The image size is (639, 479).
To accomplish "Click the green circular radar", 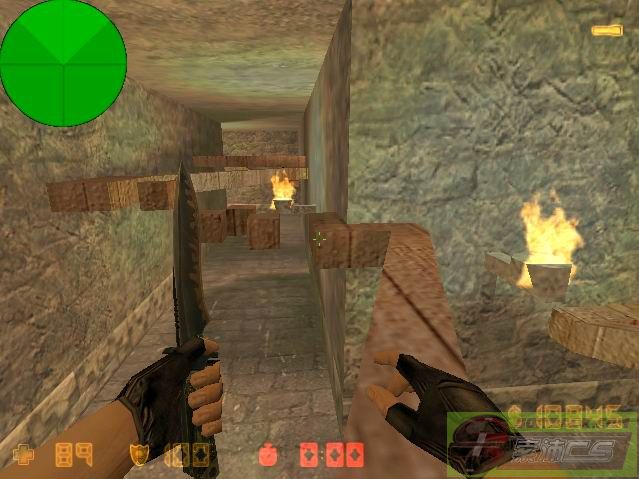I will pyautogui.click(x=63, y=62).
